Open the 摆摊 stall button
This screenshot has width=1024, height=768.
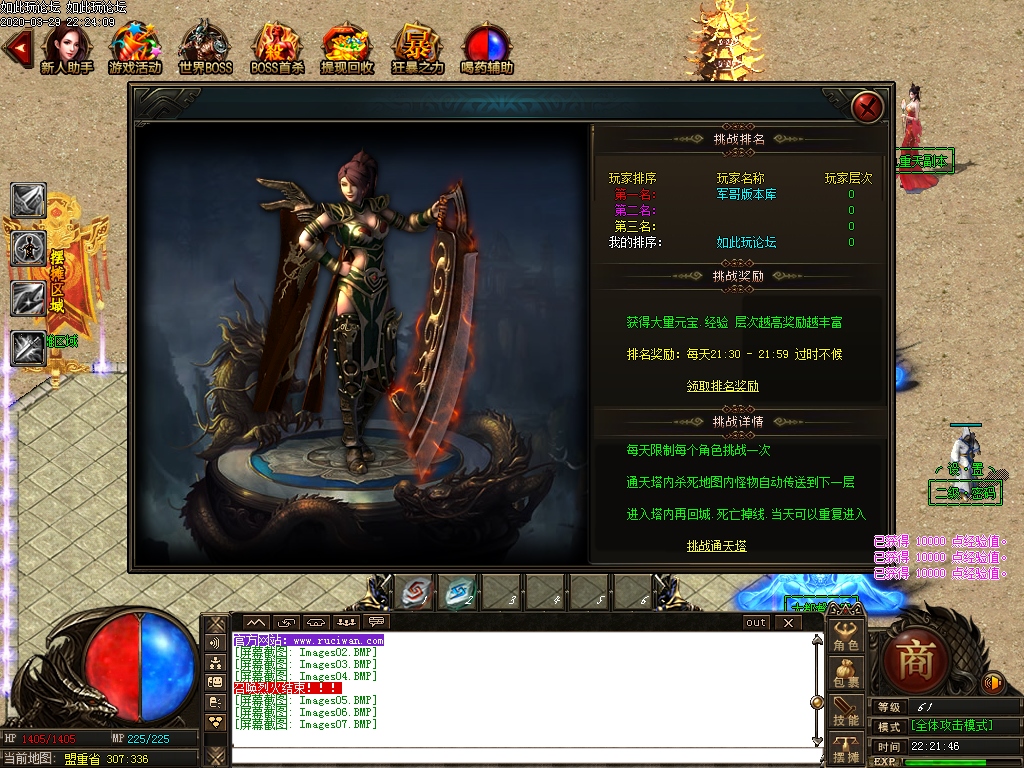[846, 749]
